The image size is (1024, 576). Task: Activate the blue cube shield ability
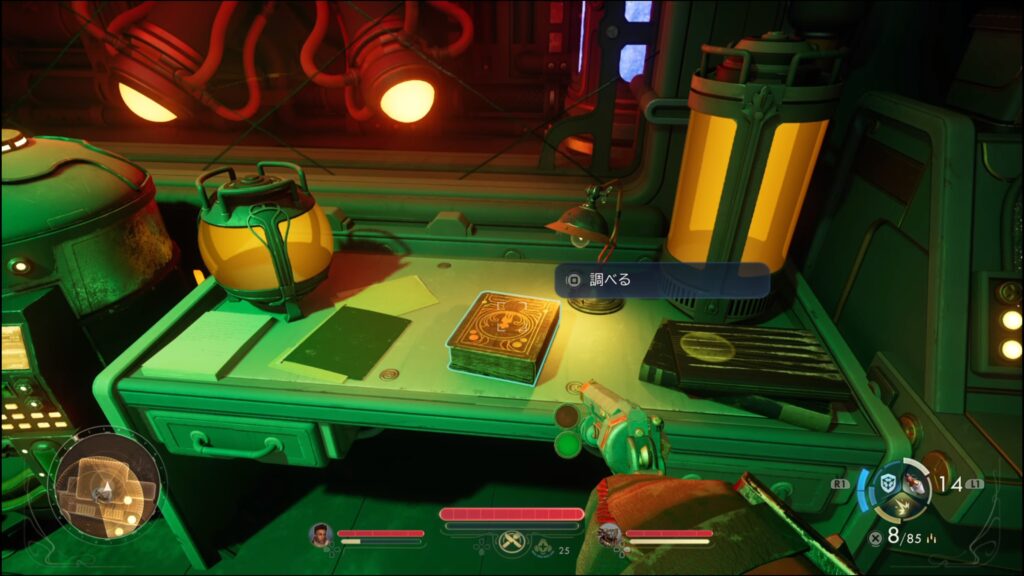point(887,483)
